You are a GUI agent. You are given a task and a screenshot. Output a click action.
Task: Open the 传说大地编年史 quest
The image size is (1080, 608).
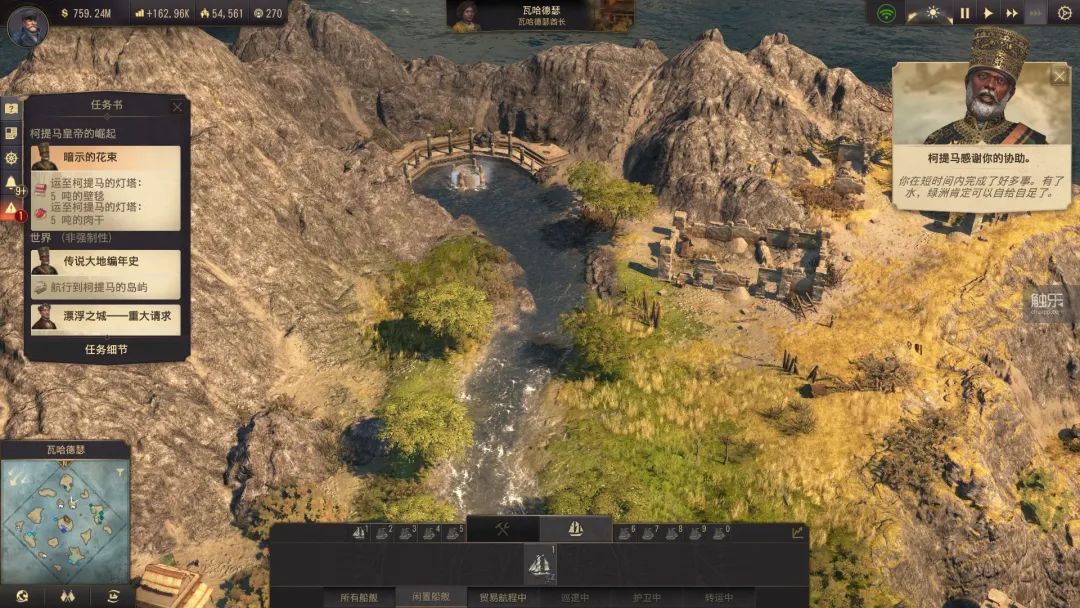point(105,262)
